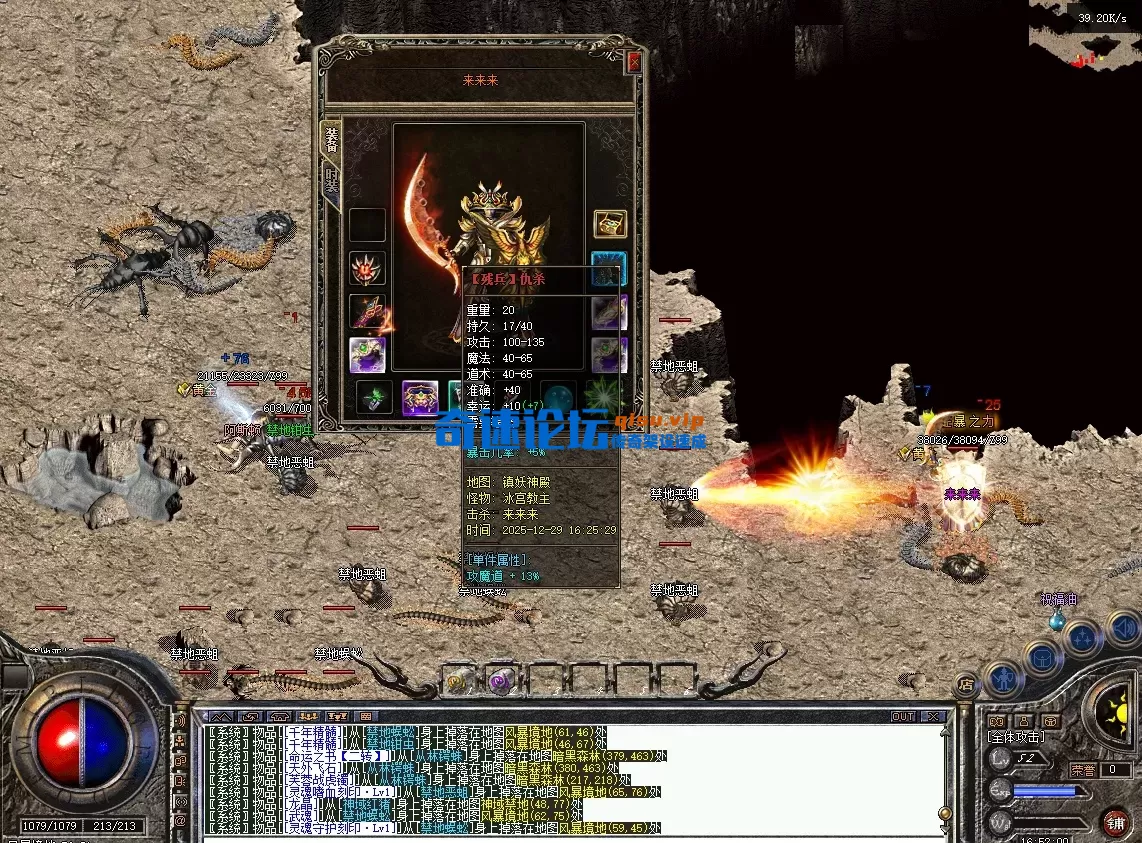Select the purple helmet slot in bottom row
1142x843 pixels.
420,398
